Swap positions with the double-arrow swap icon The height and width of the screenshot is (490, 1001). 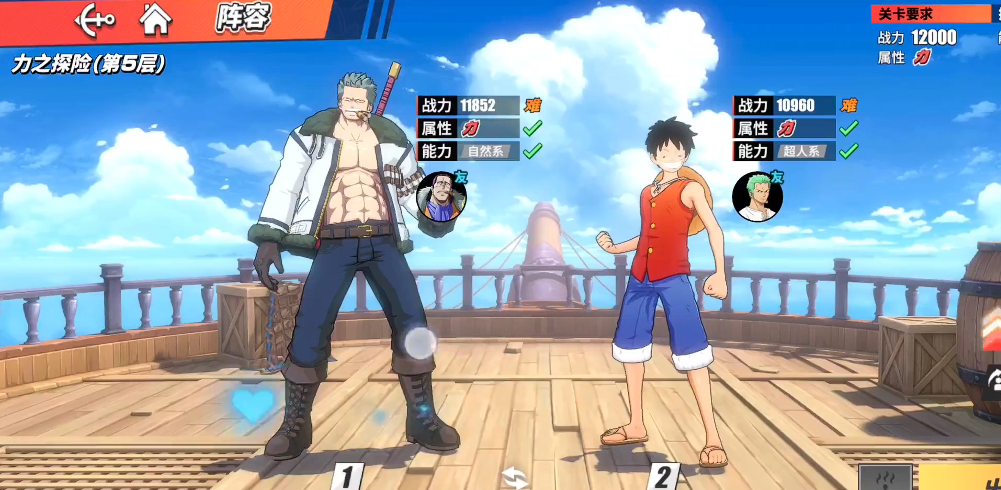pyautogui.click(x=515, y=477)
